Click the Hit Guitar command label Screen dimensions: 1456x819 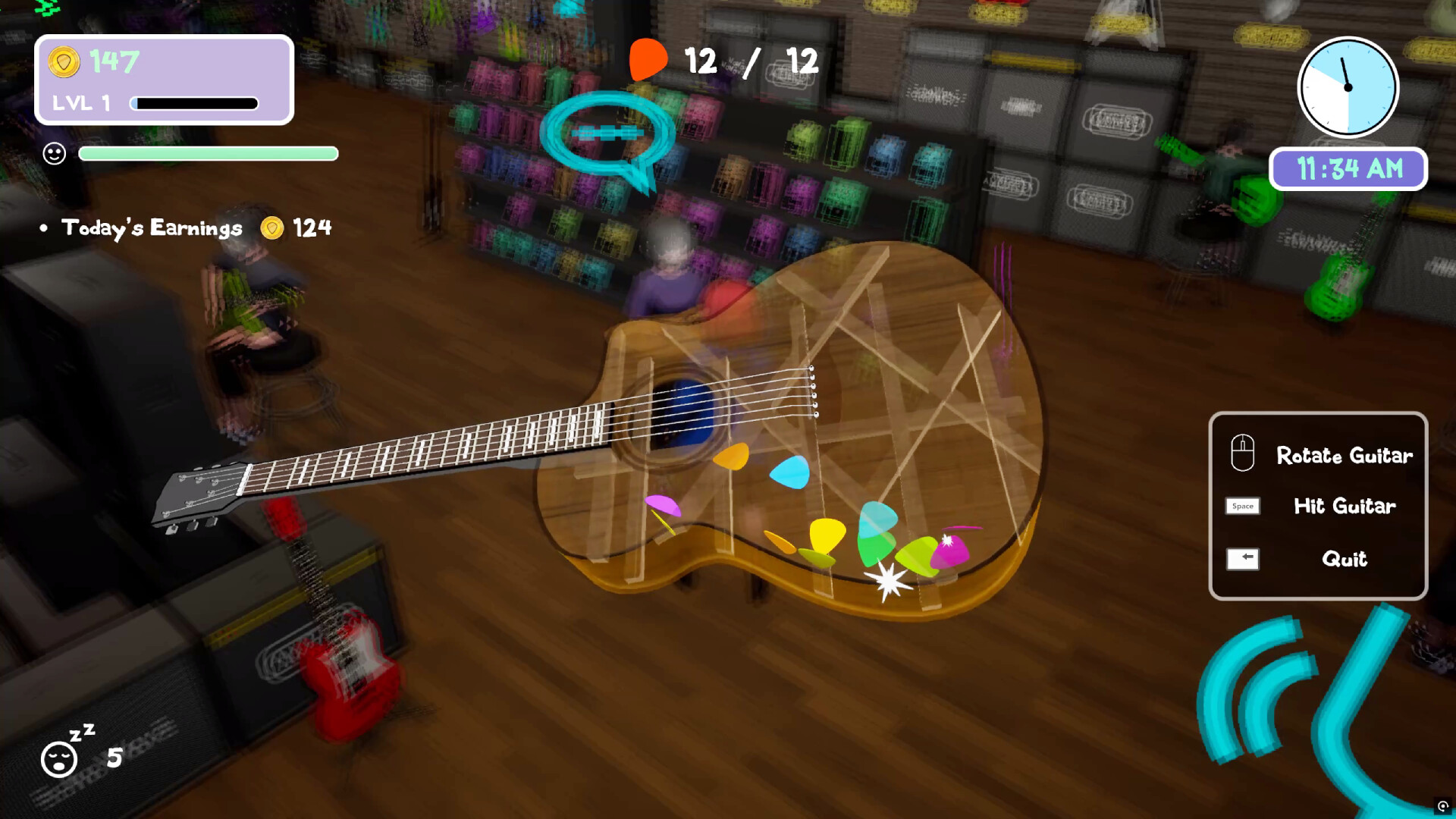click(1345, 507)
